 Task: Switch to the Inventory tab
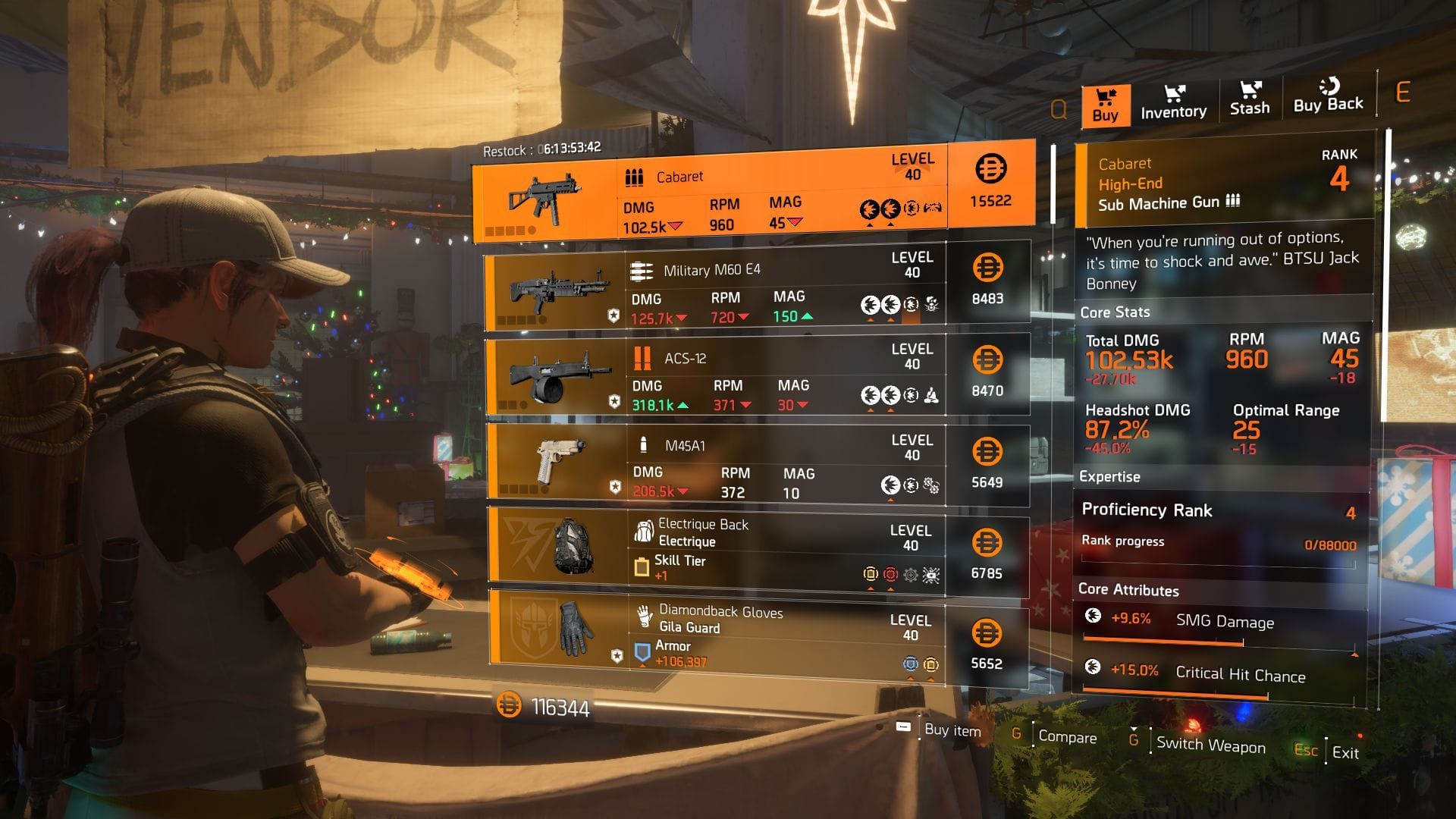coord(1172,101)
